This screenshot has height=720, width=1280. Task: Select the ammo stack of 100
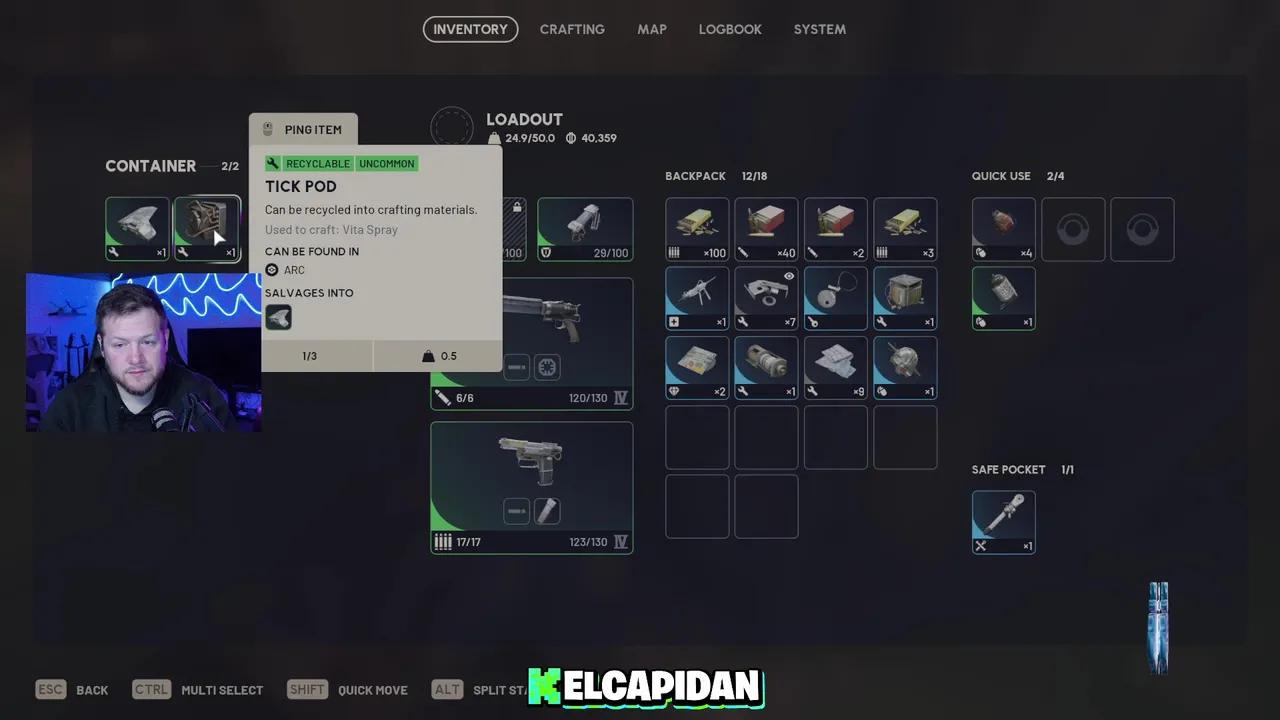tap(697, 228)
